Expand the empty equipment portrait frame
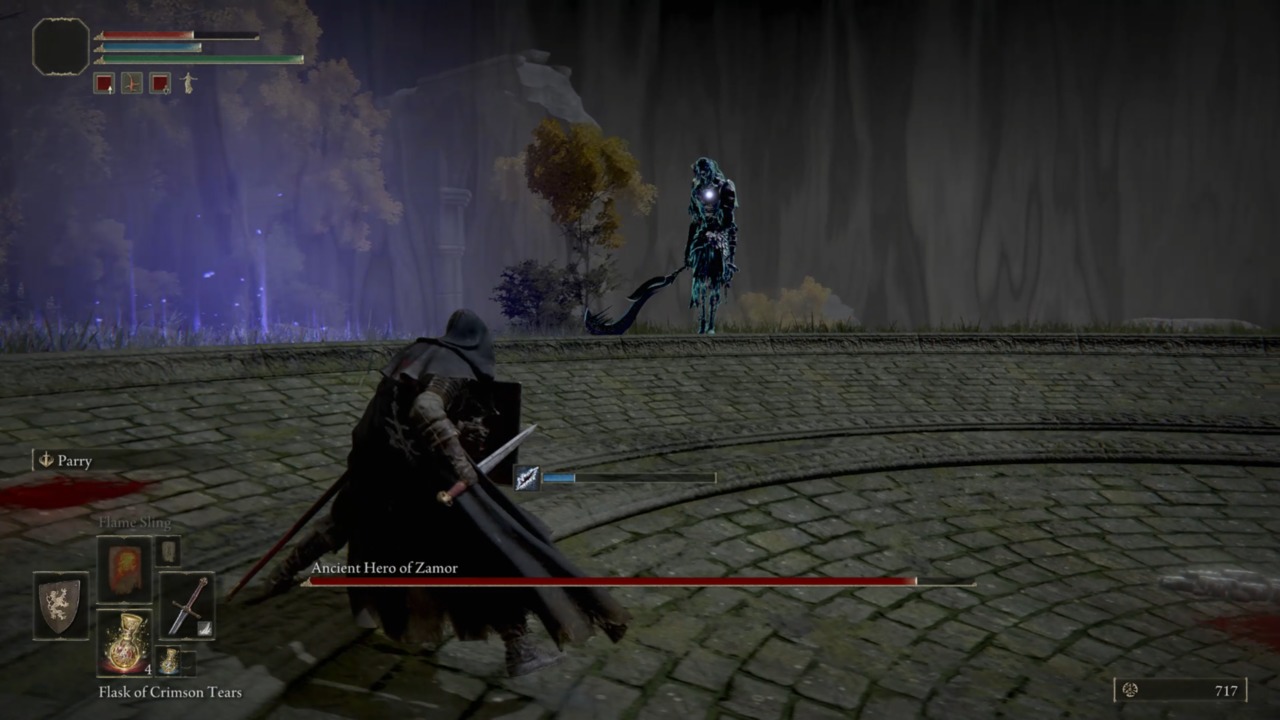 [60, 48]
